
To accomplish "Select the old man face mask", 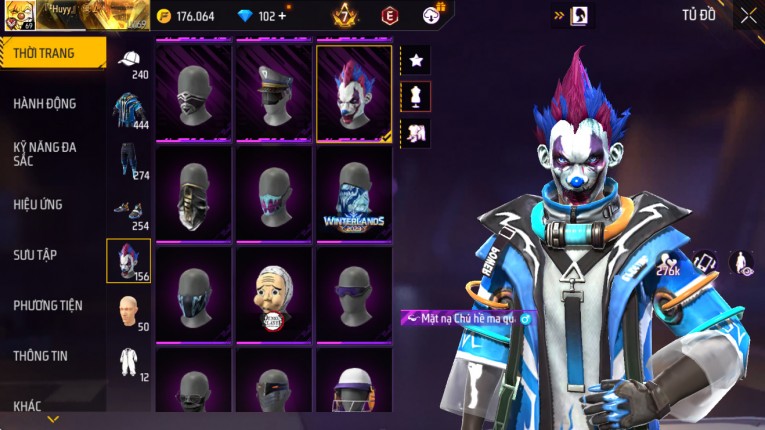I will [x=274, y=295].
